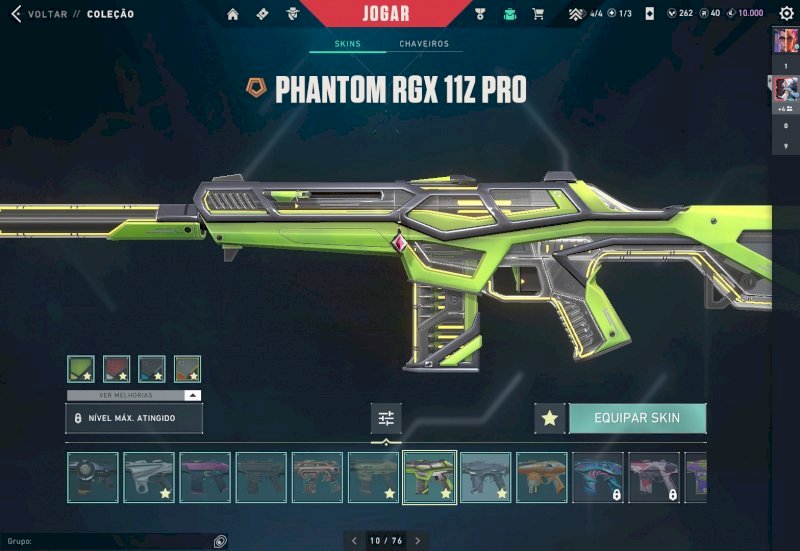Equip skin with Equipar Skin button
Screen dimensions: 800x551
click(637, 418)
